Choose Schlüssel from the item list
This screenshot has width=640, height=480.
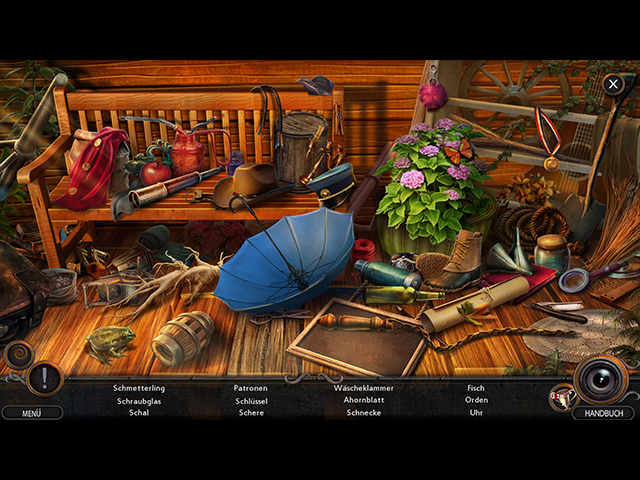pyautogui.click(x=251, y=400)
